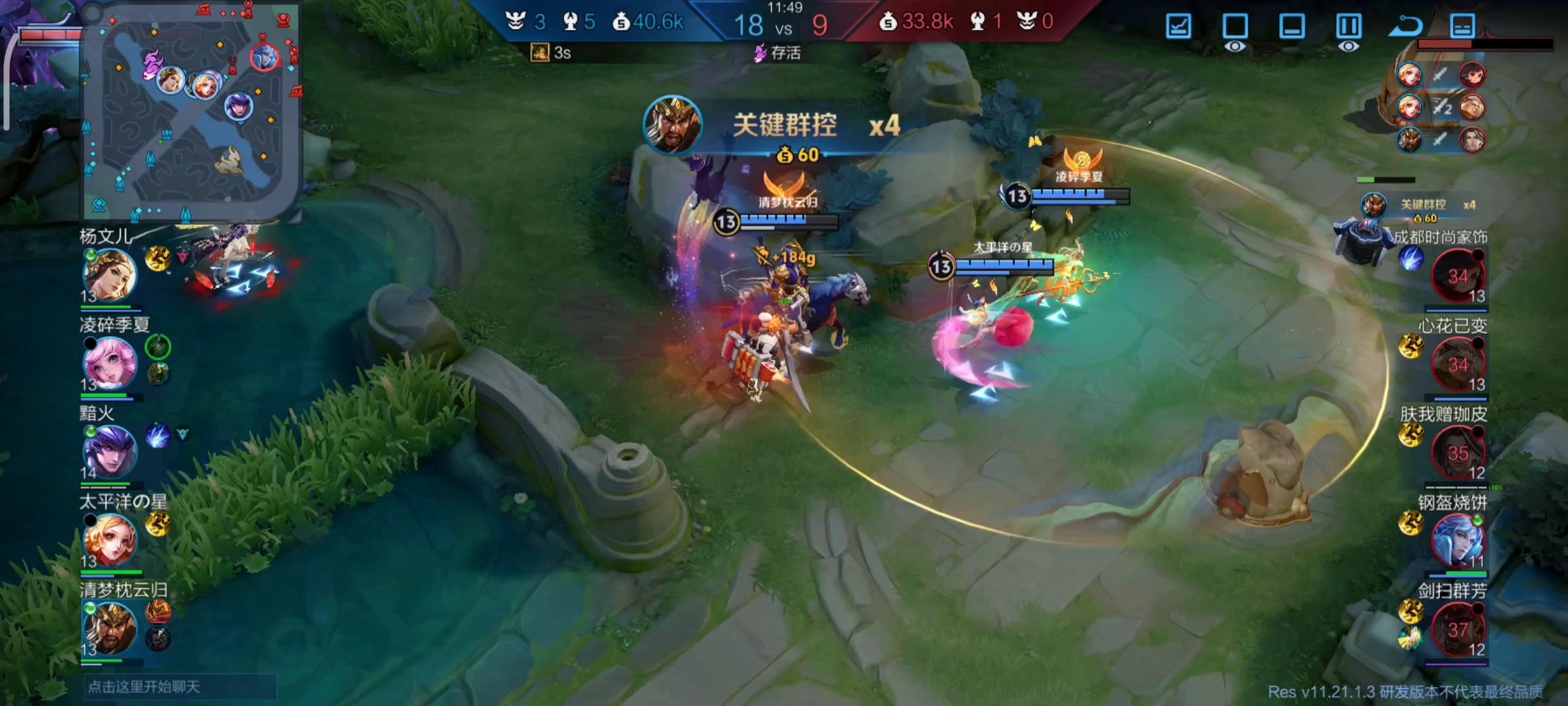Screen dimensions: 1568x706
Task: Open the dashed-lines menu button
Action: point(1462,27)
